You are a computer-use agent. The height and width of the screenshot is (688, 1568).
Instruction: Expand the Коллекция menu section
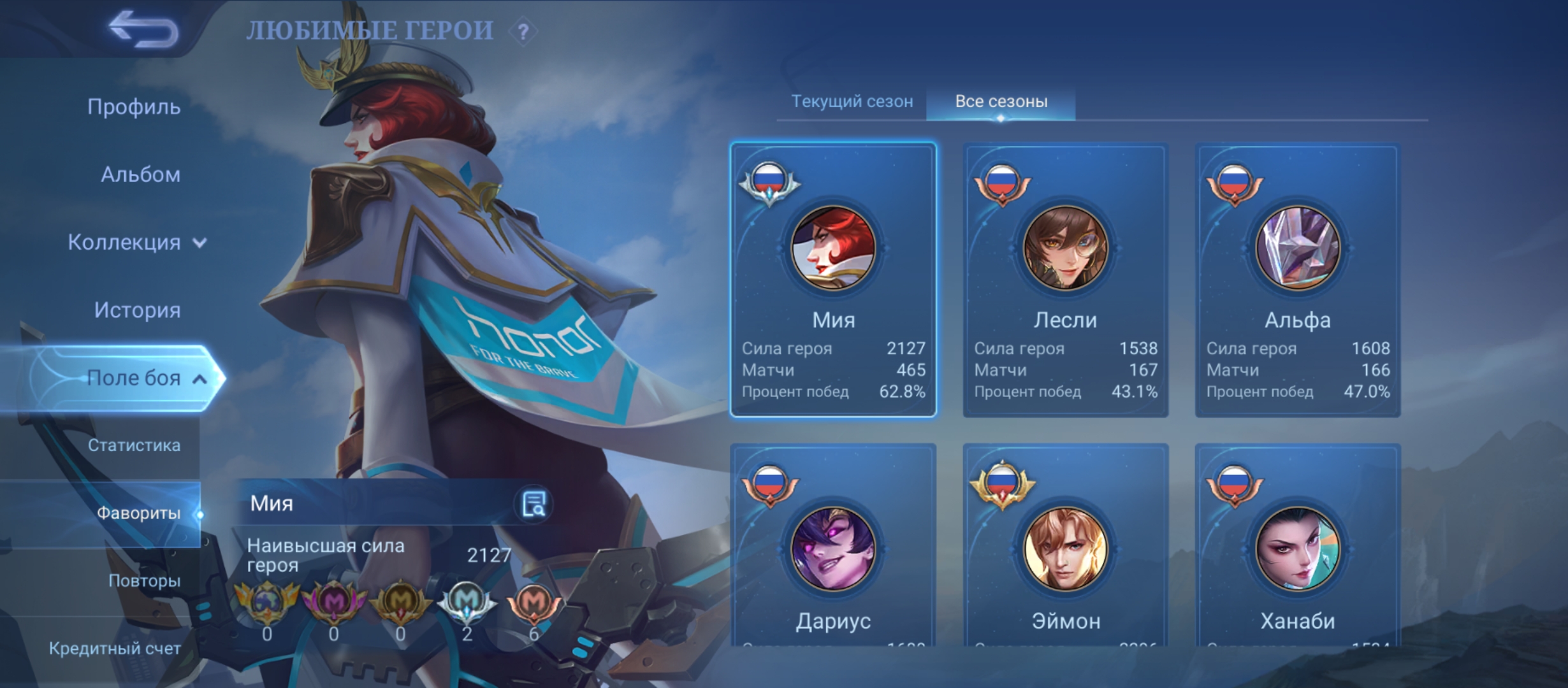[x=137, y=243]
